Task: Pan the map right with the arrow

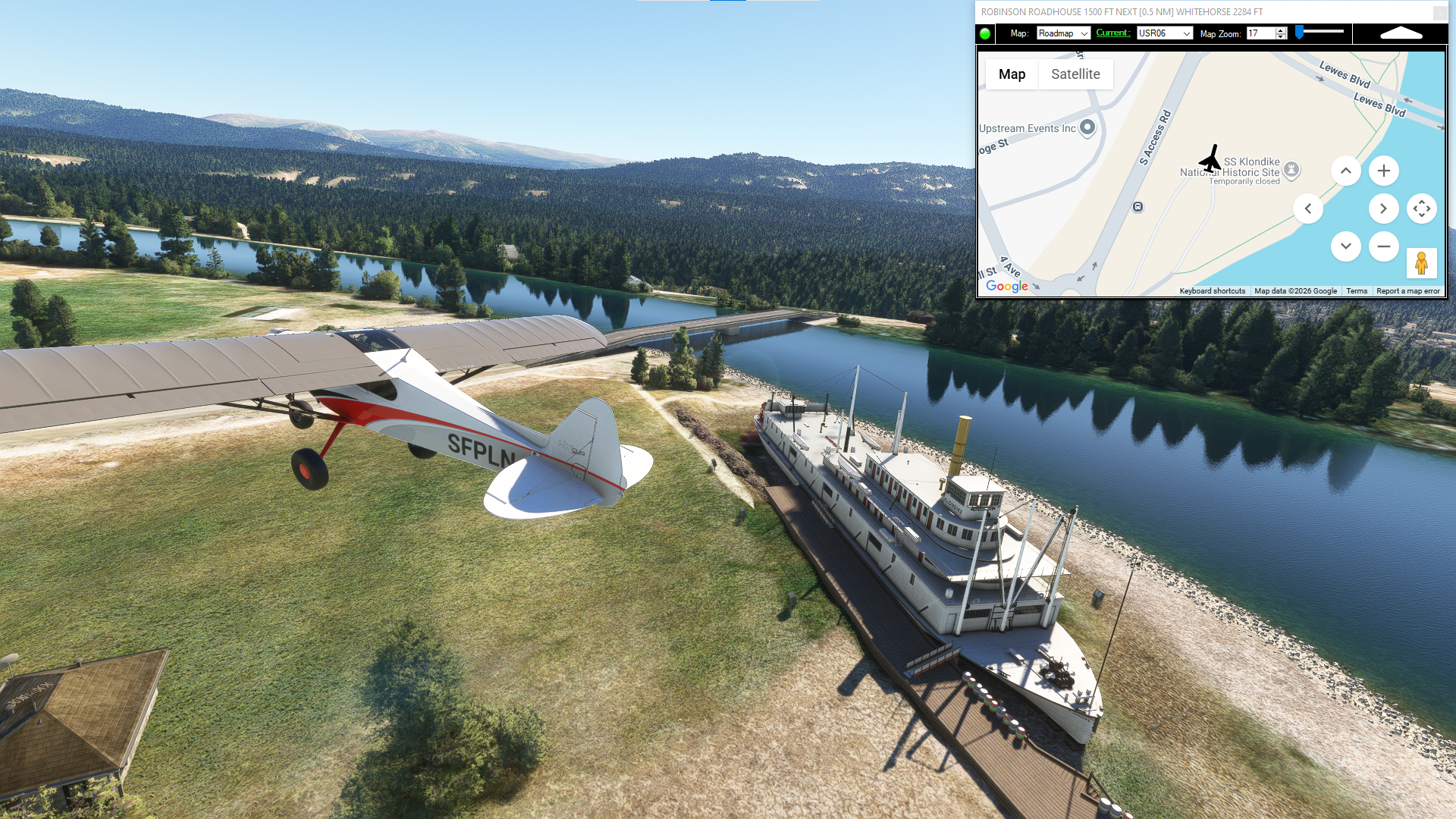Action: tap(1383, 209)
